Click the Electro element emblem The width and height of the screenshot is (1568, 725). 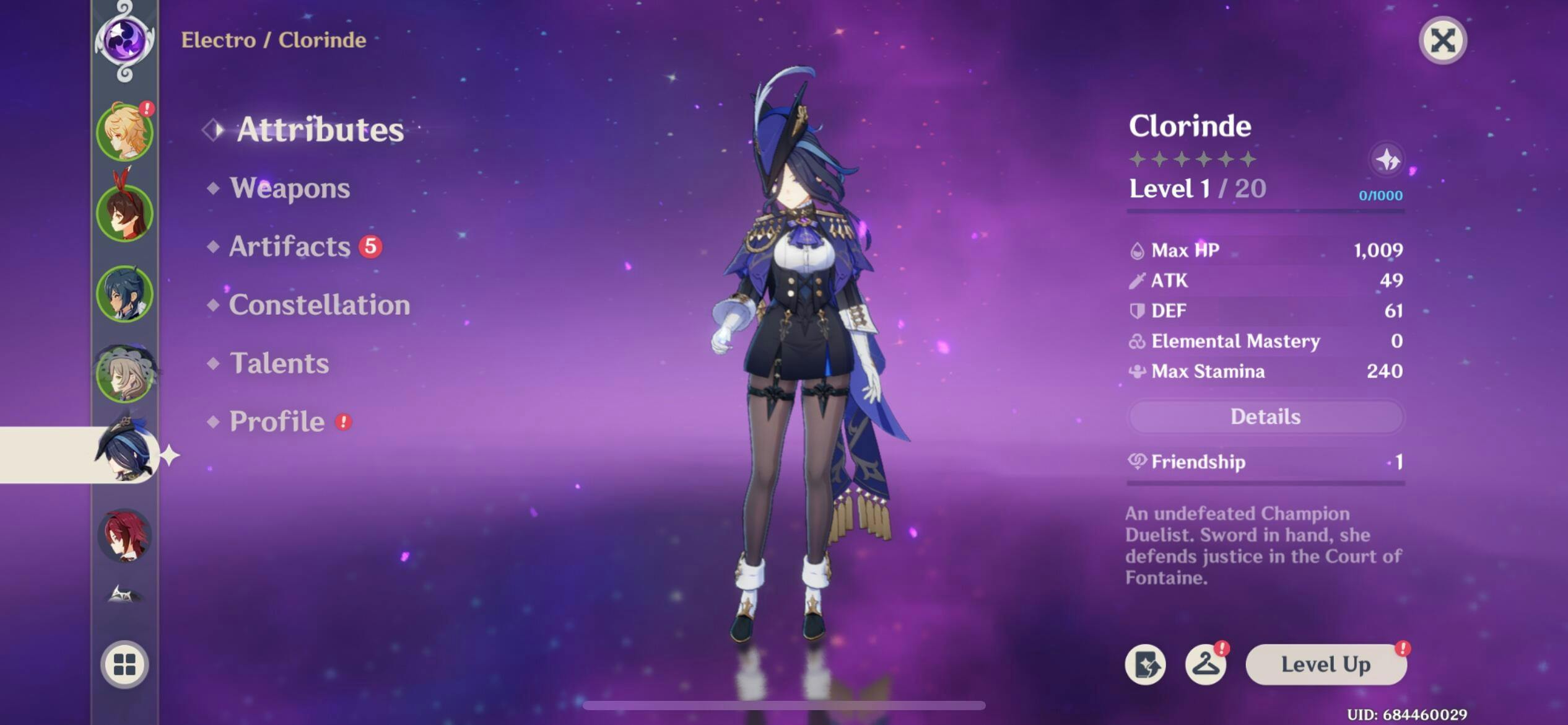(x=124, y=41)
